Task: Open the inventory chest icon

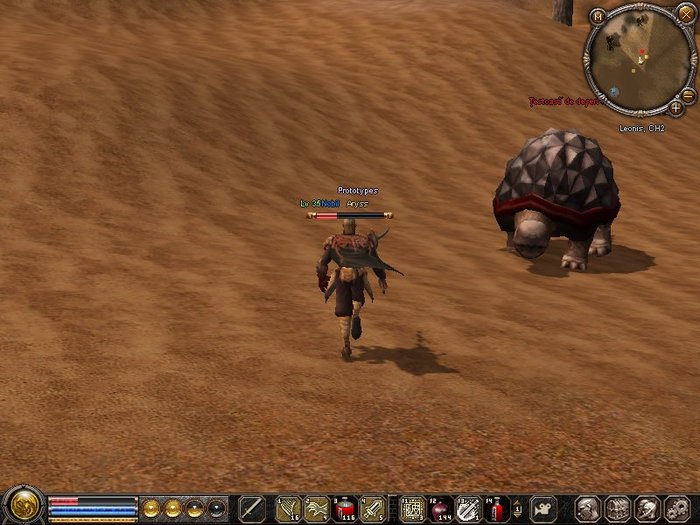Action: tap(618, 508)
